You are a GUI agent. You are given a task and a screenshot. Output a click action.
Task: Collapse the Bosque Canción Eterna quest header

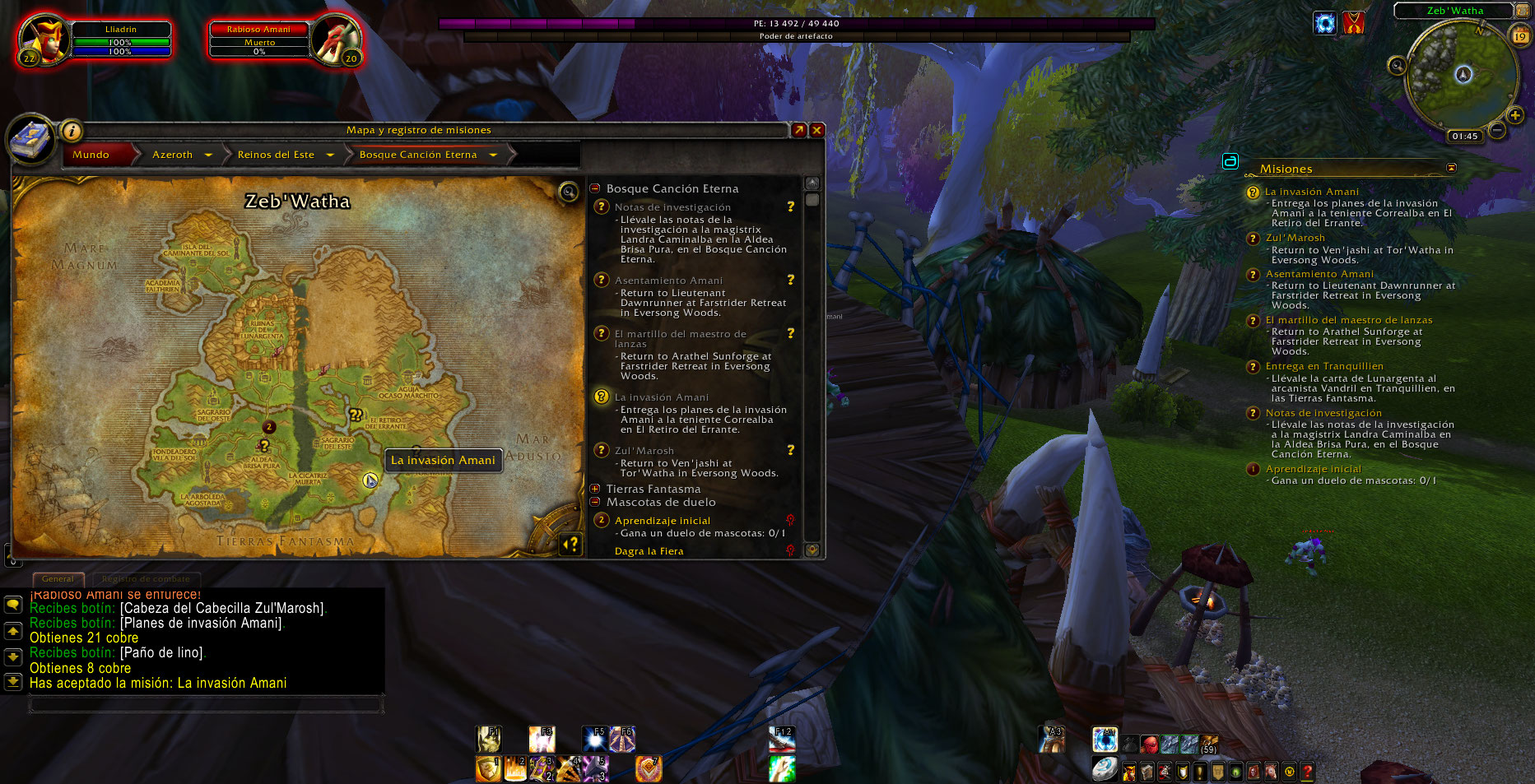click(x=595, y=188)
